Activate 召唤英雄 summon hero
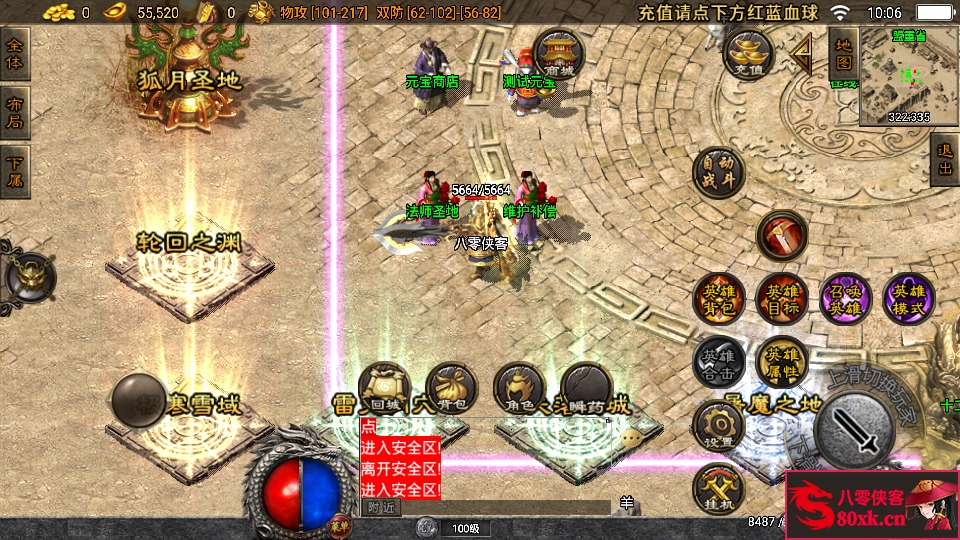The image size is (960, 540). pyautogui.click(x=846, y=299)
